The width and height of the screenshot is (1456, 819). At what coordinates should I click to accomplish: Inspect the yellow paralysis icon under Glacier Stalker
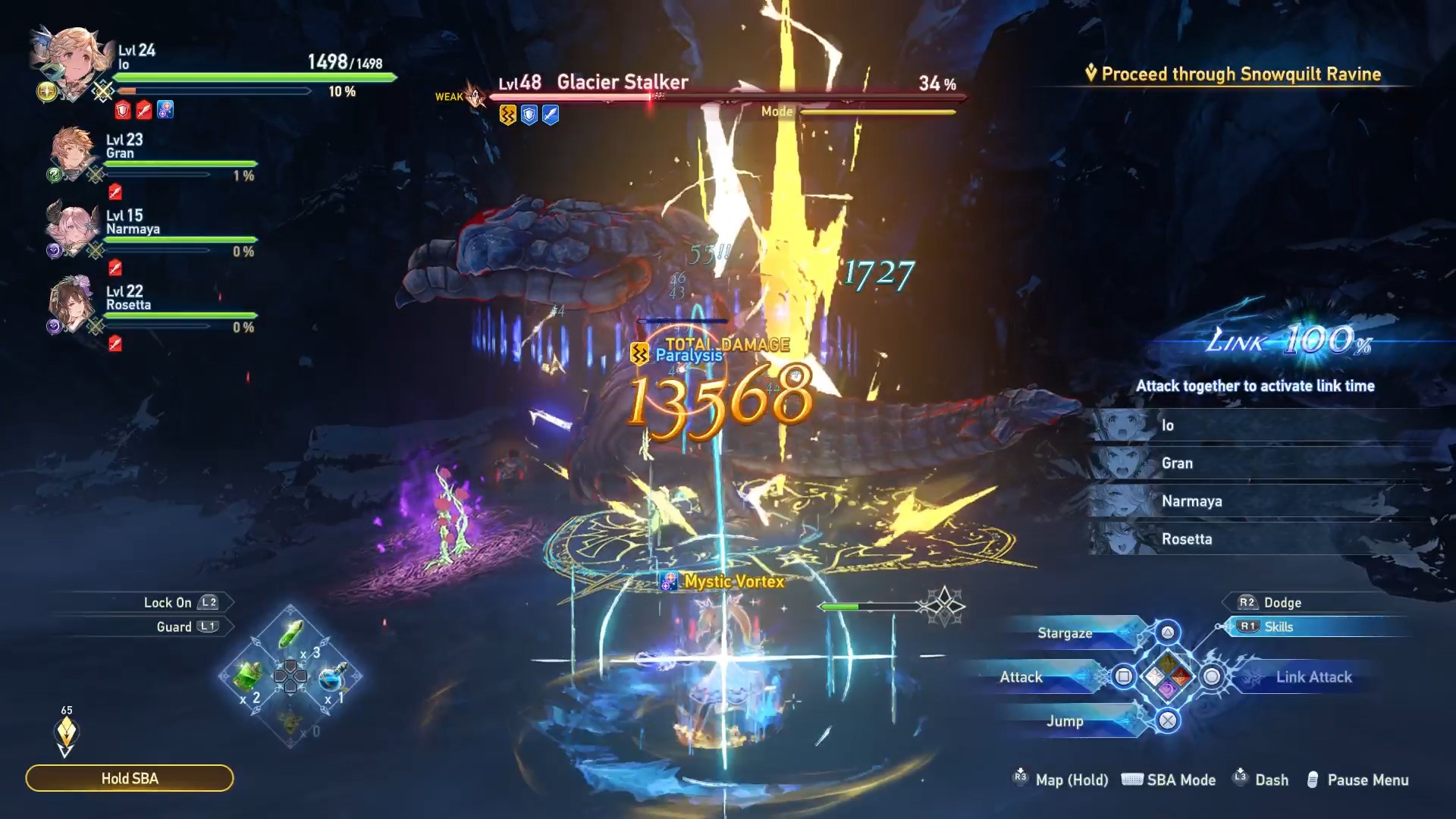tap(507, 115)
